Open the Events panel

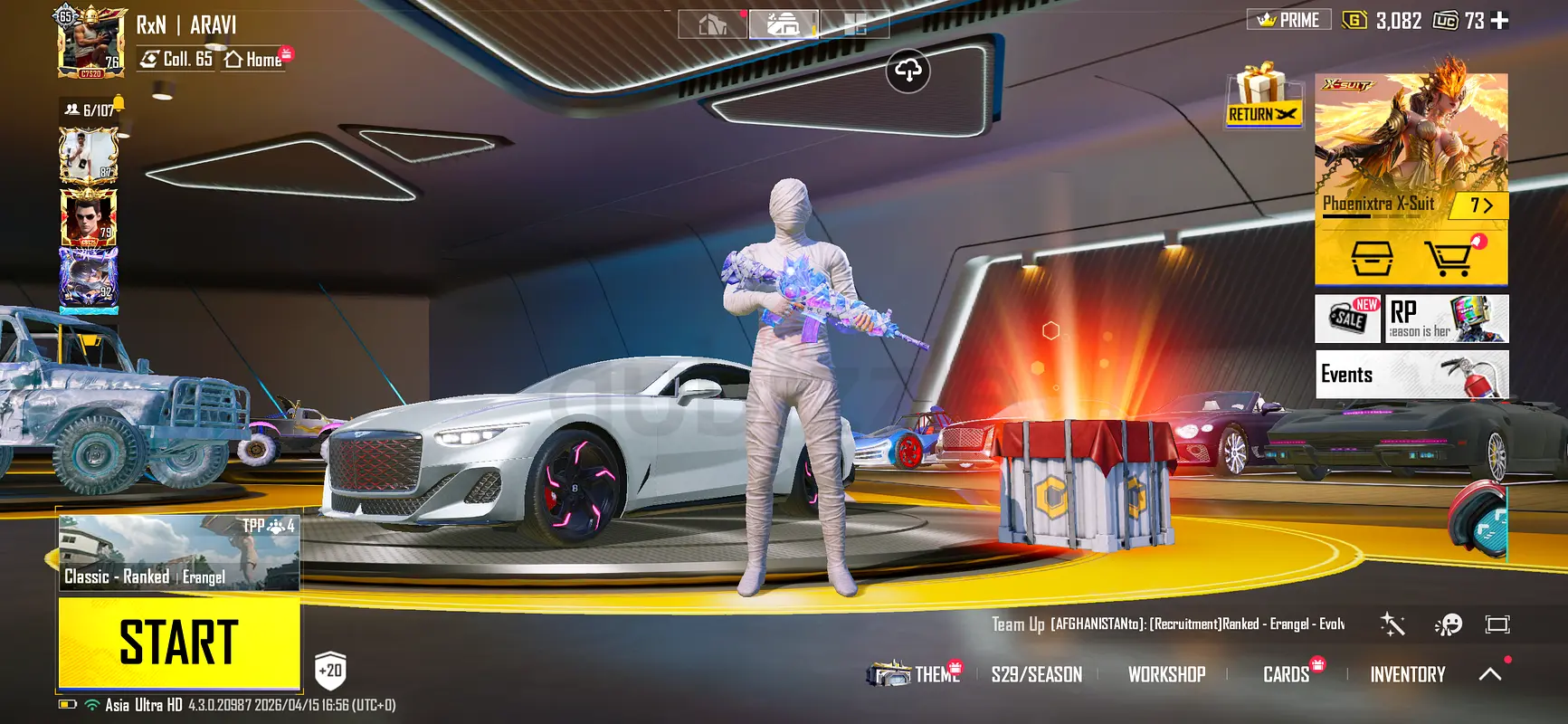tap(1411, 374)
